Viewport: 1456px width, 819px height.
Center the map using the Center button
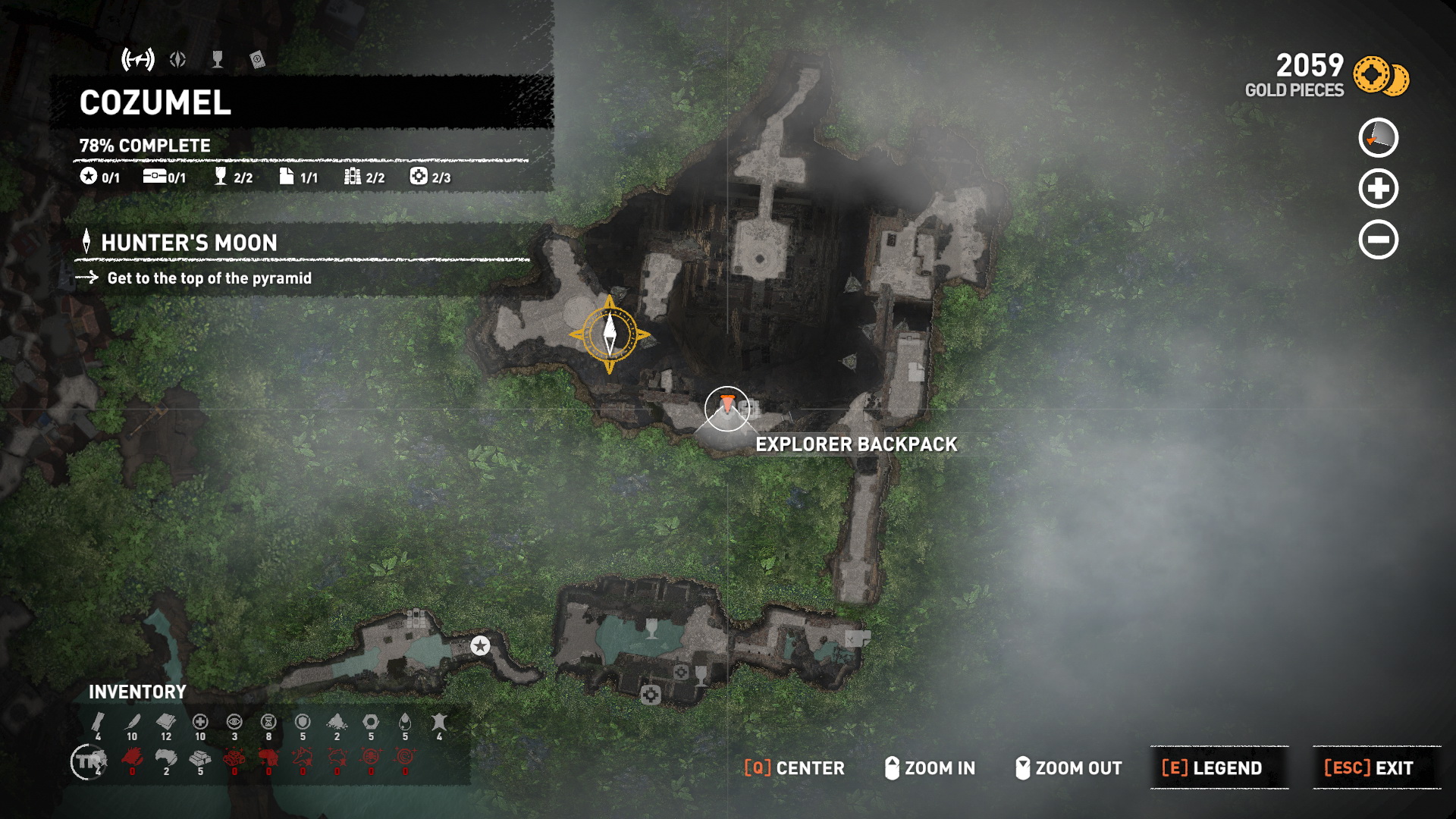pyautogui.click(x=794, y=767)
